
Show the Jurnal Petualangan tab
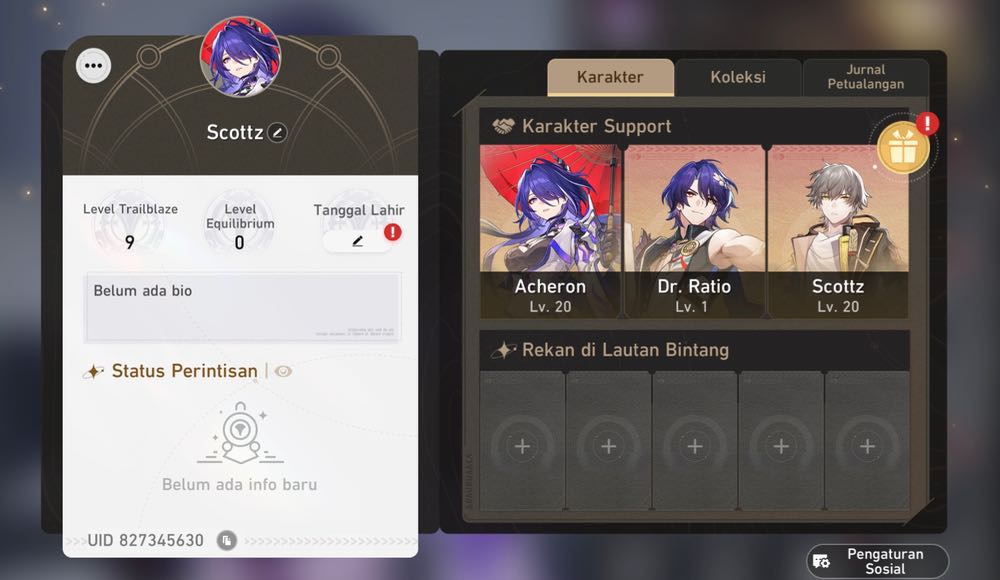[x=866, y=77]
